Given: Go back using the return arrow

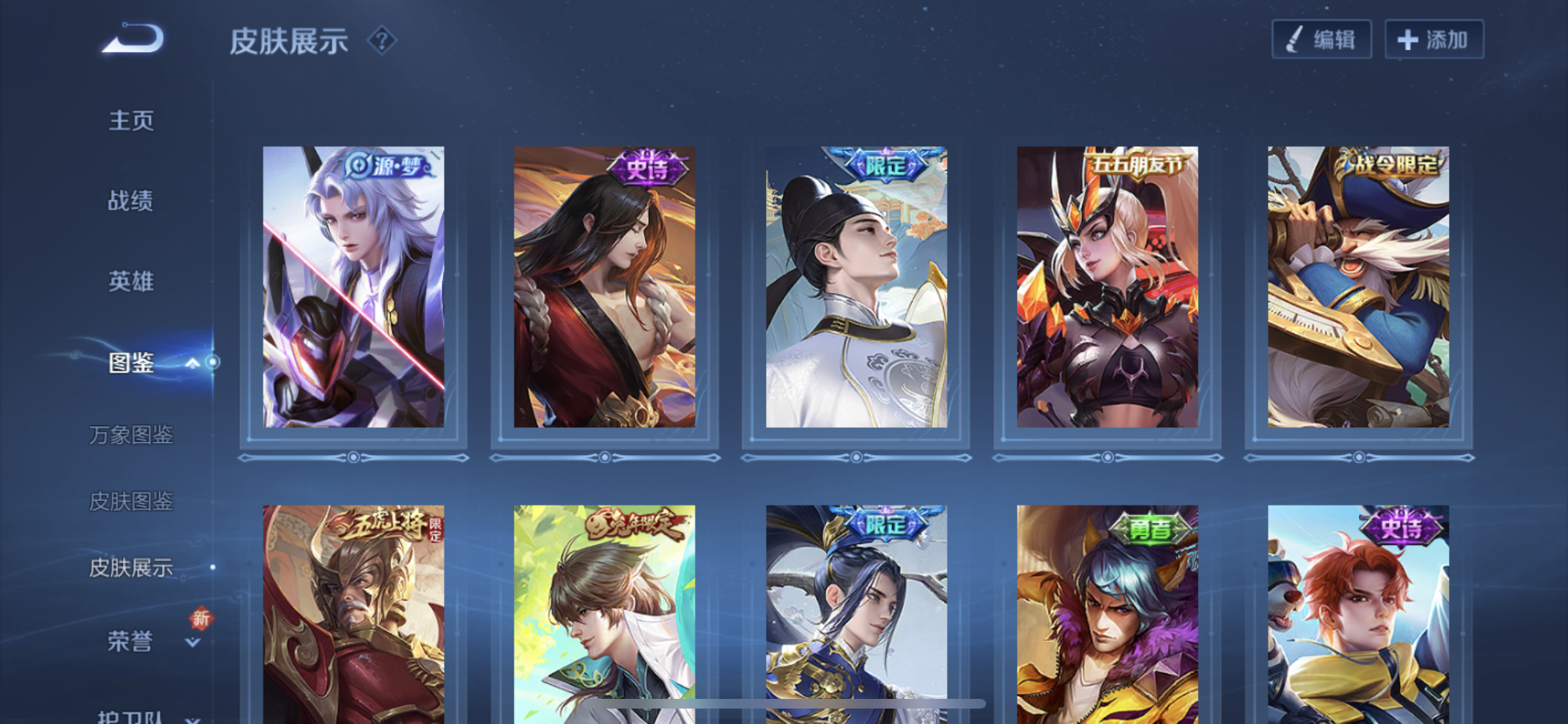Looking at the screenshot, I should pos(133,39).
